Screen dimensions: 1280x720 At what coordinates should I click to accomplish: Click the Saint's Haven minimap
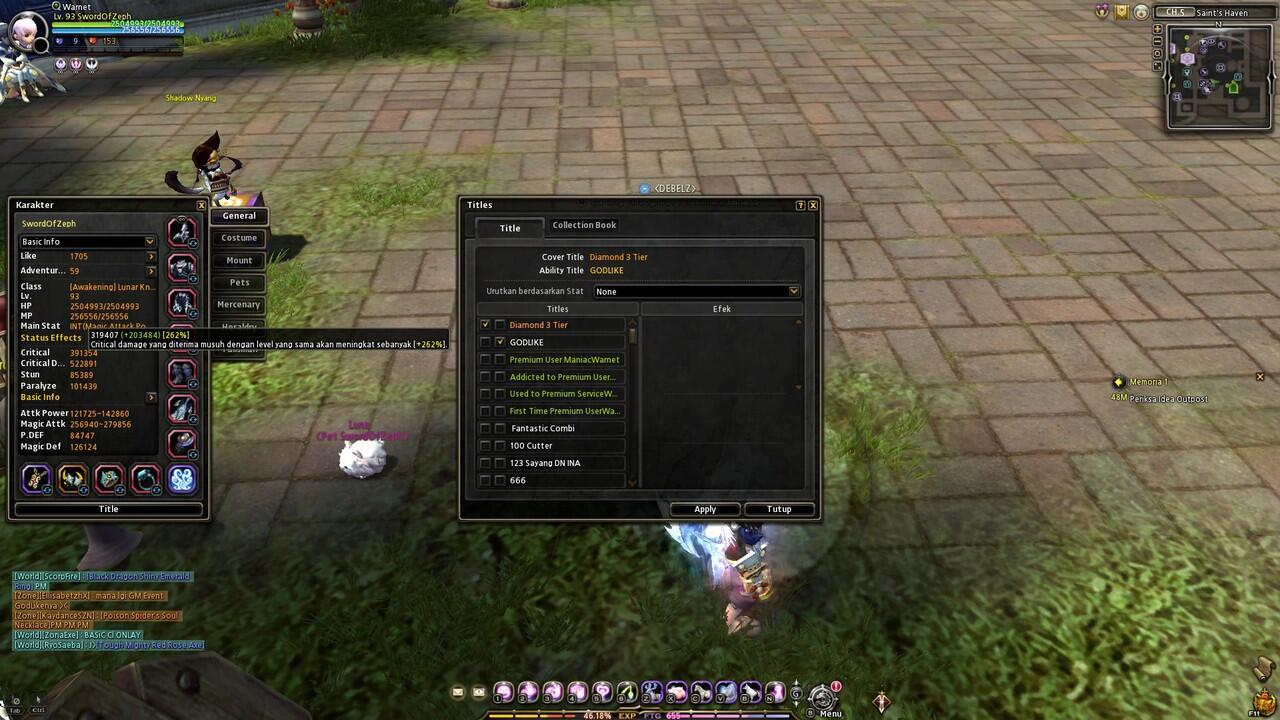pos(1219,78)
